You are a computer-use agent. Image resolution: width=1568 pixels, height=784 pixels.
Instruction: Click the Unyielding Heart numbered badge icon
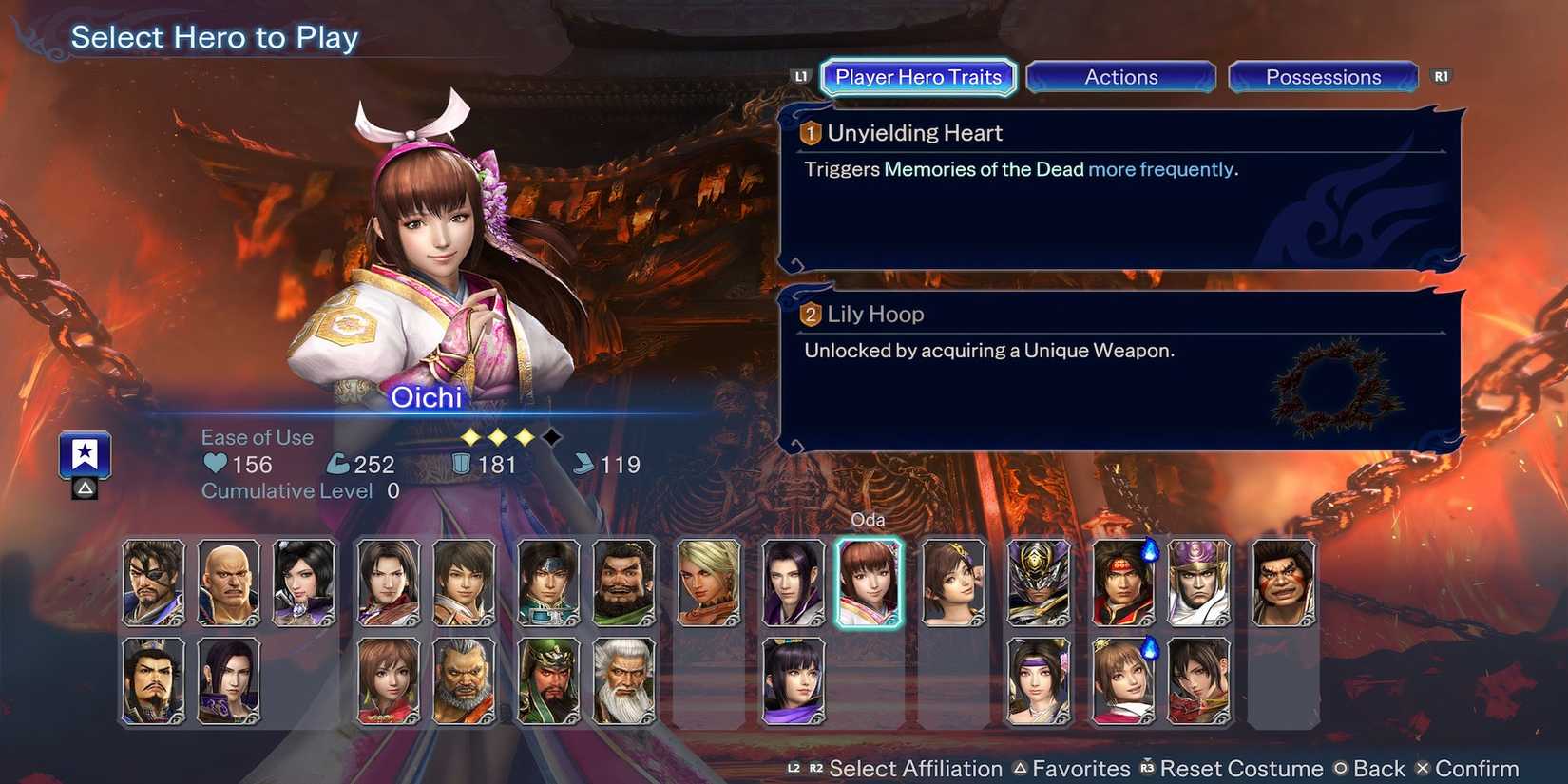click(810, 133)
